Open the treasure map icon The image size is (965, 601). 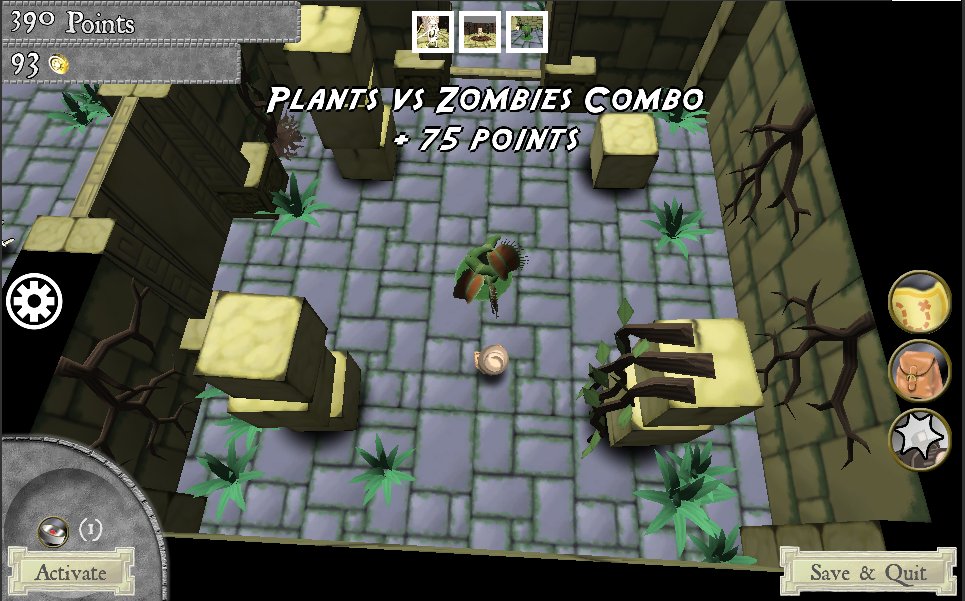tap(919, 301)
